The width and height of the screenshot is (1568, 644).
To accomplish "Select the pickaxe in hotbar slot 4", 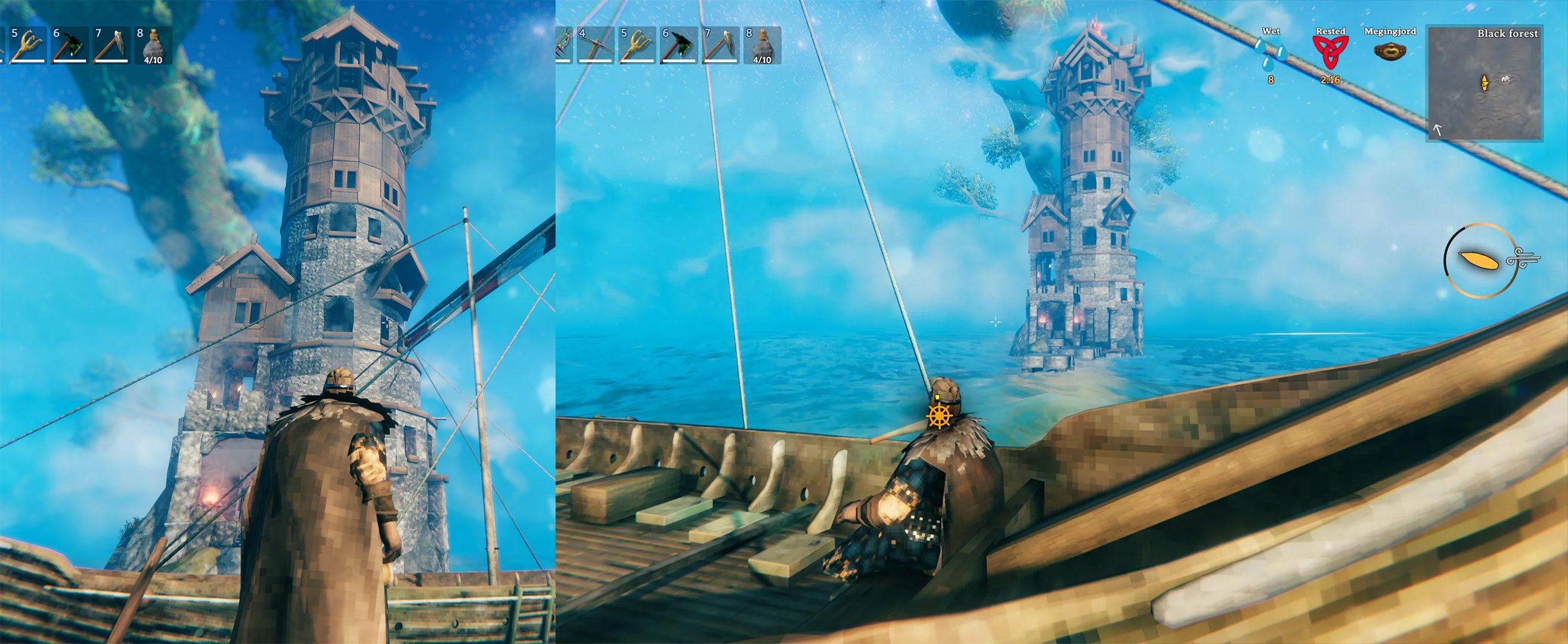I will click(x=596, y=47).
